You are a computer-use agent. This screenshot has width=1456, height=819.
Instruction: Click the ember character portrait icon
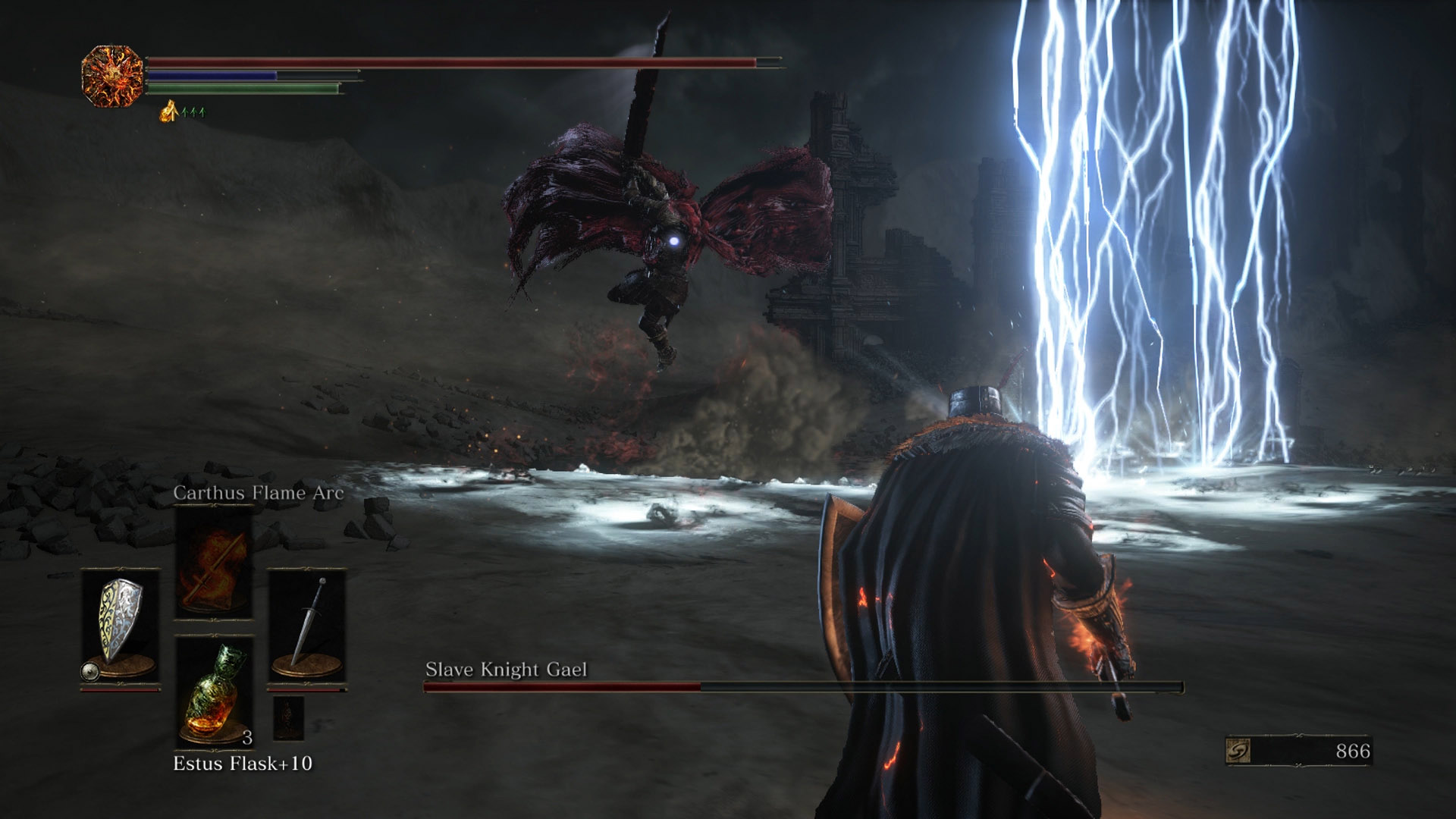click(112, 76)
